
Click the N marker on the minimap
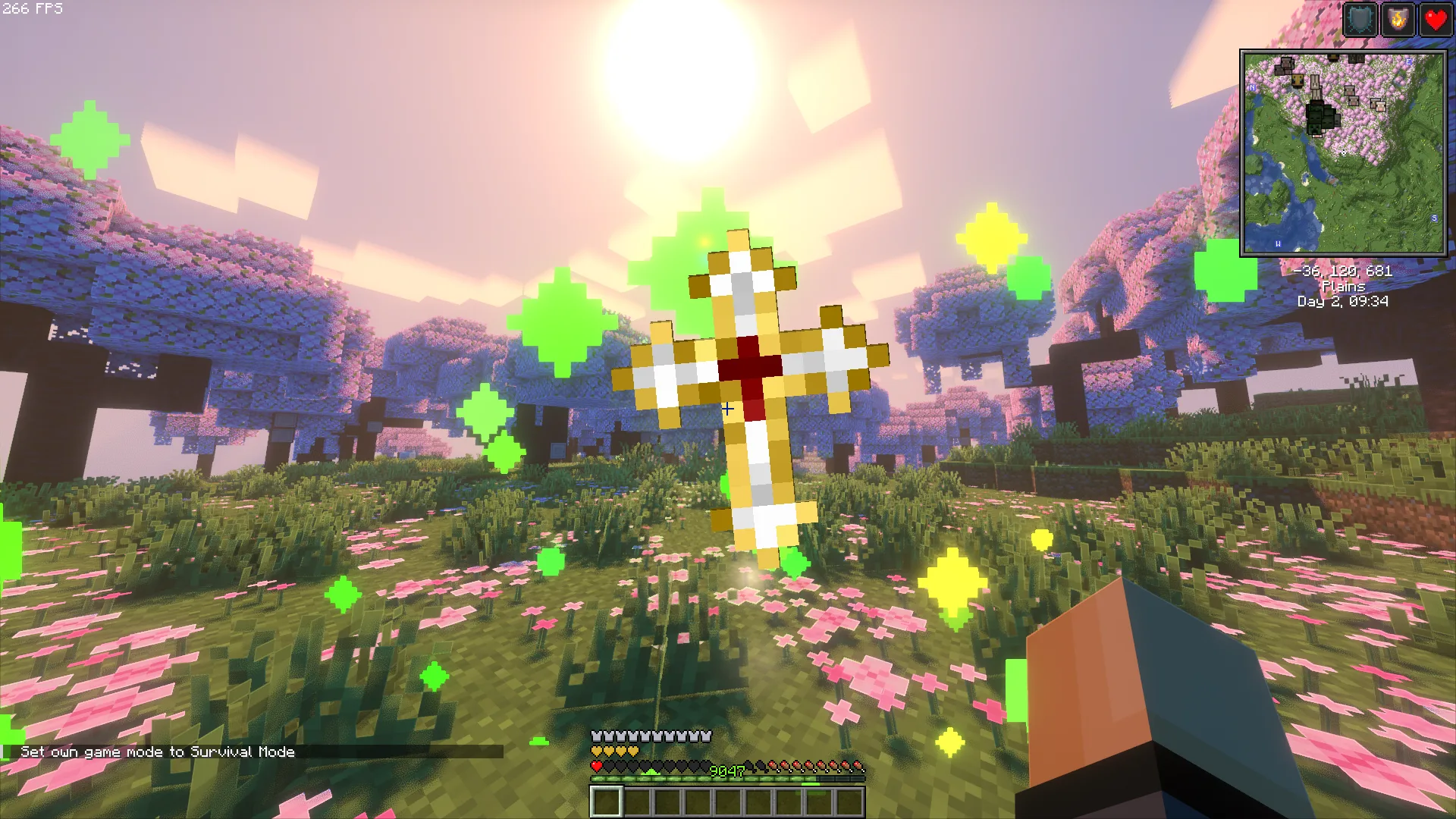click(1252, 88)
